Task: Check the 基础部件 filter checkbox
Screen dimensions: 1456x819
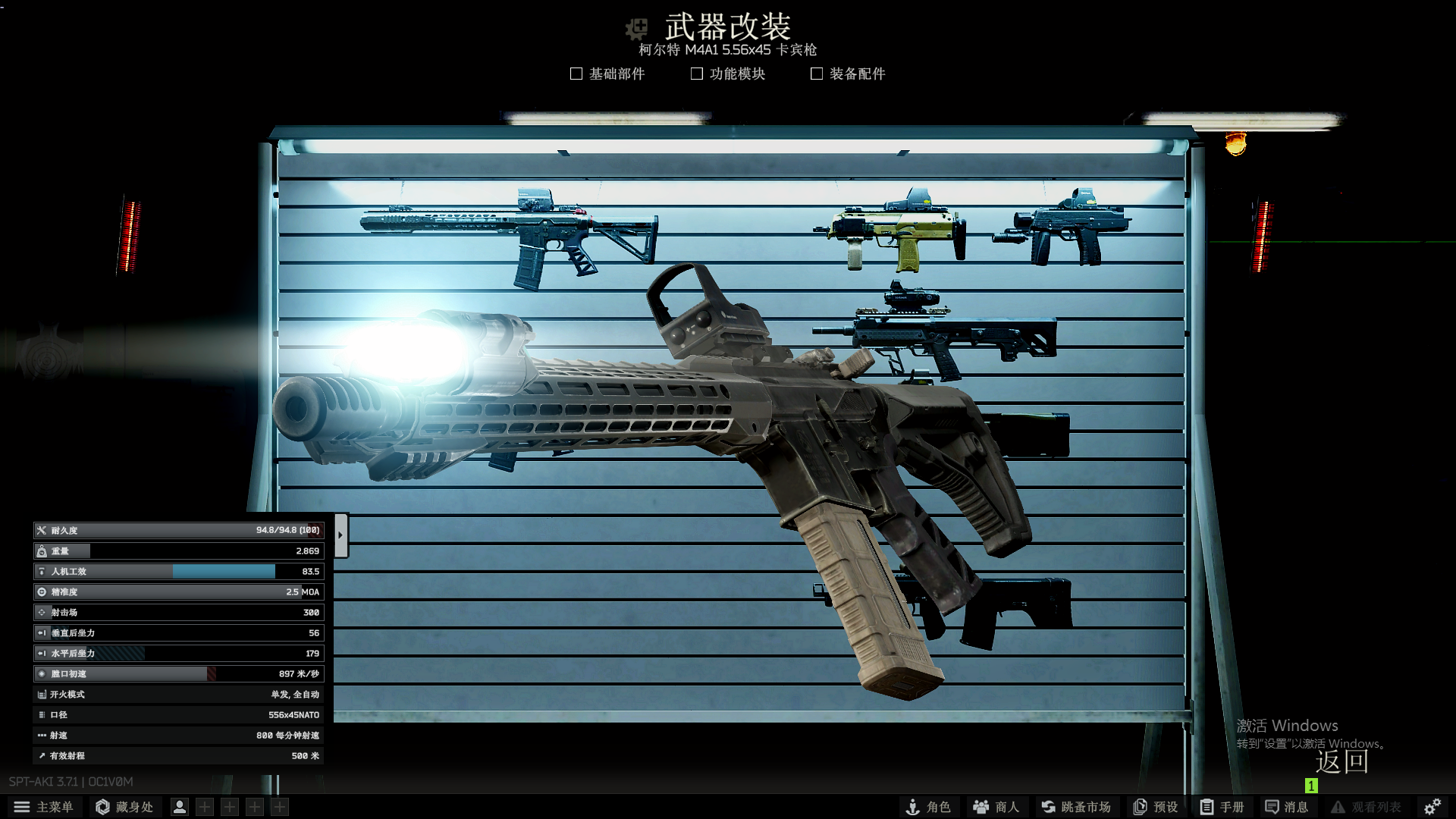Action: point(576,73)
